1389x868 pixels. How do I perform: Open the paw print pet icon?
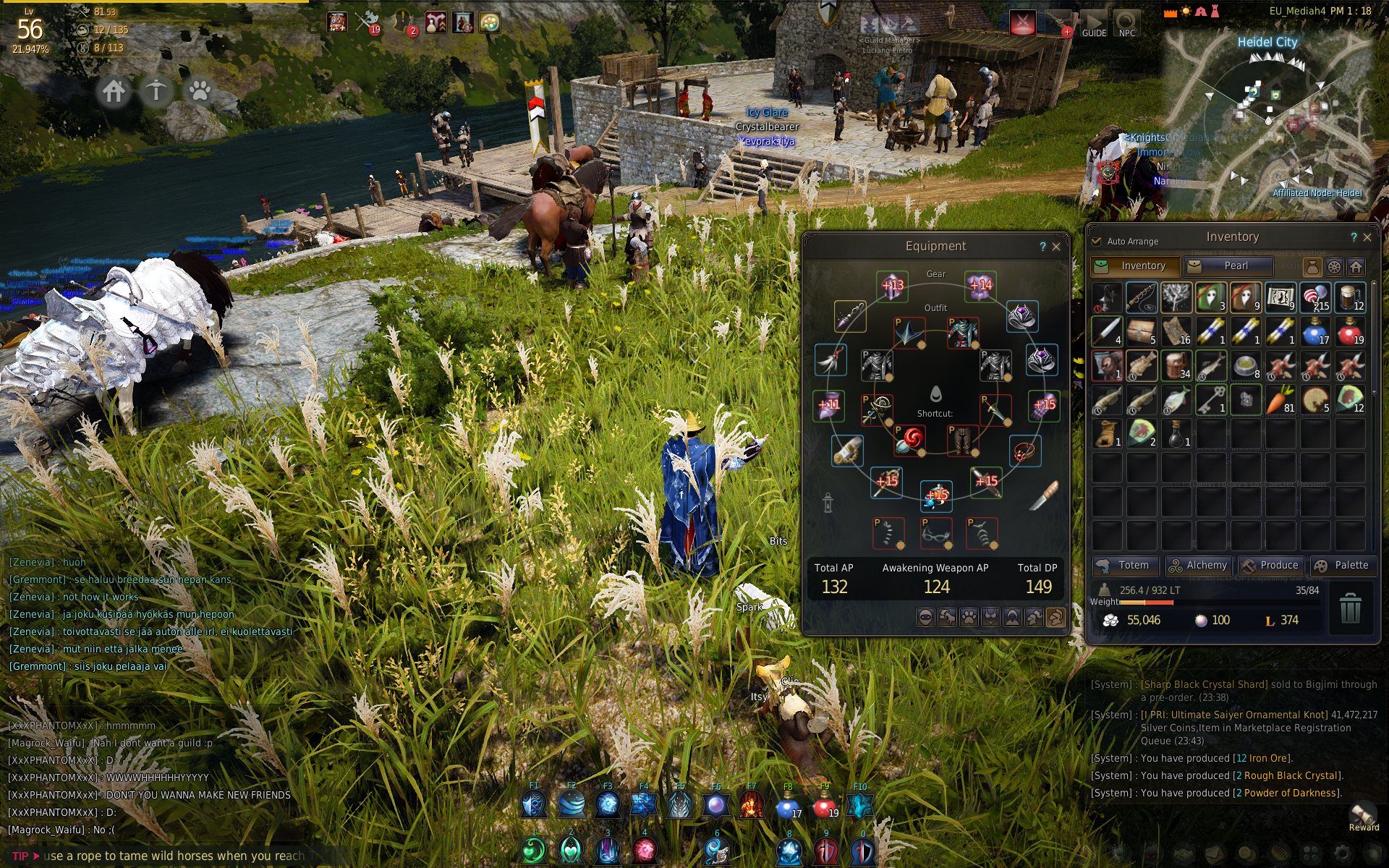point(199,92)
